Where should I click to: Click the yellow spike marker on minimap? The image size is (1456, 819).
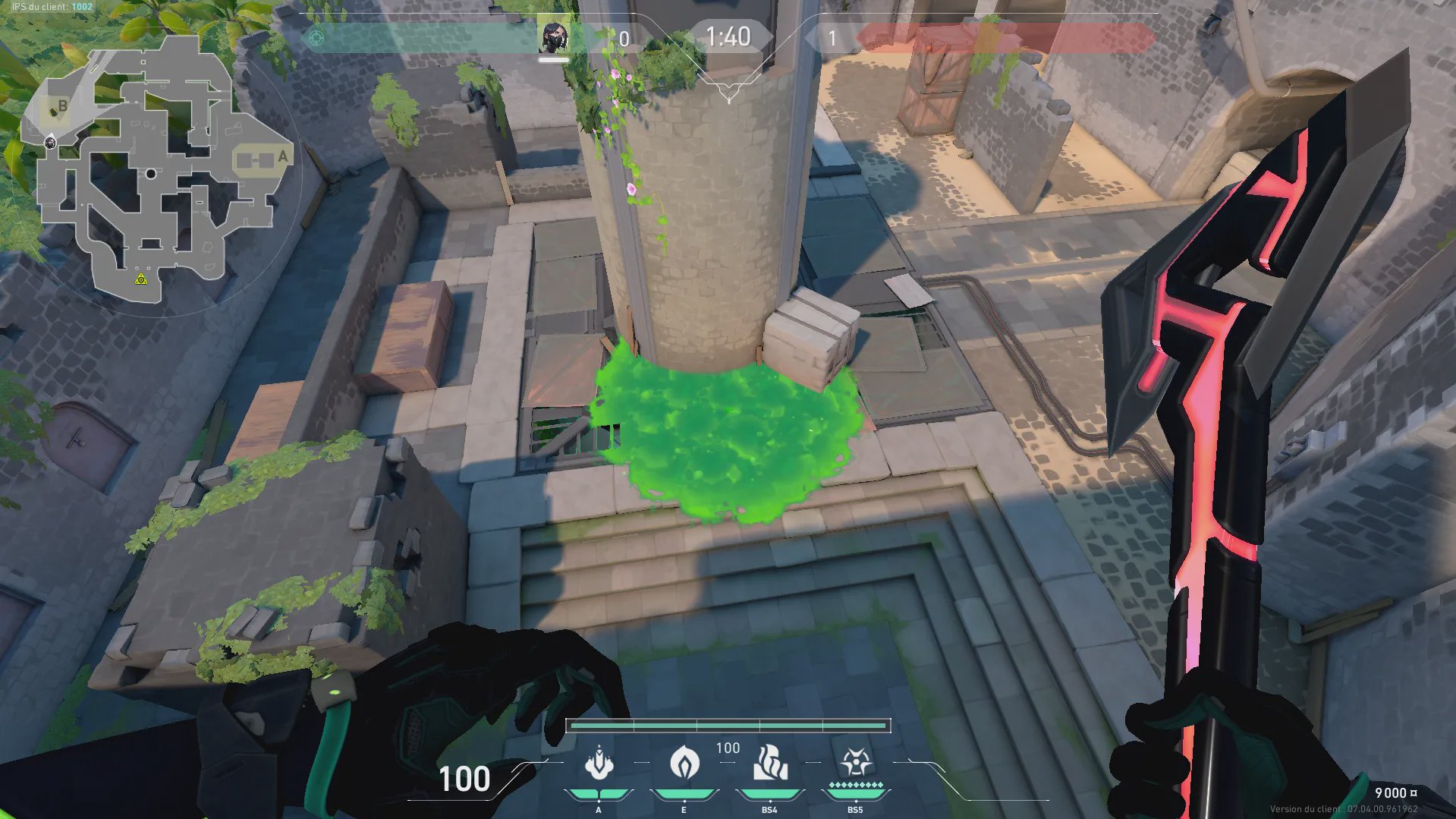(140, 279)
